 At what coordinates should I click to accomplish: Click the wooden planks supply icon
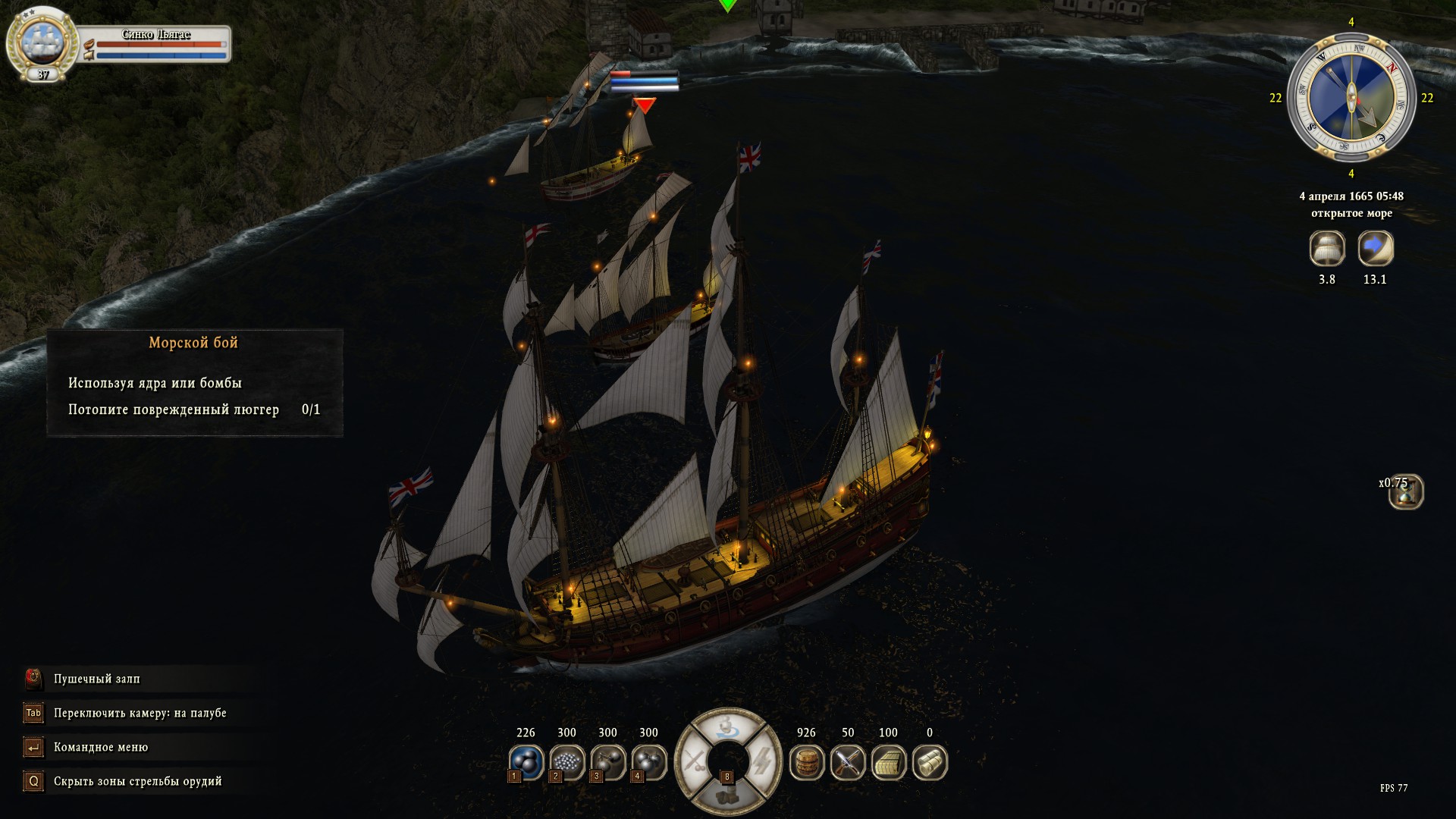point(889,762)
